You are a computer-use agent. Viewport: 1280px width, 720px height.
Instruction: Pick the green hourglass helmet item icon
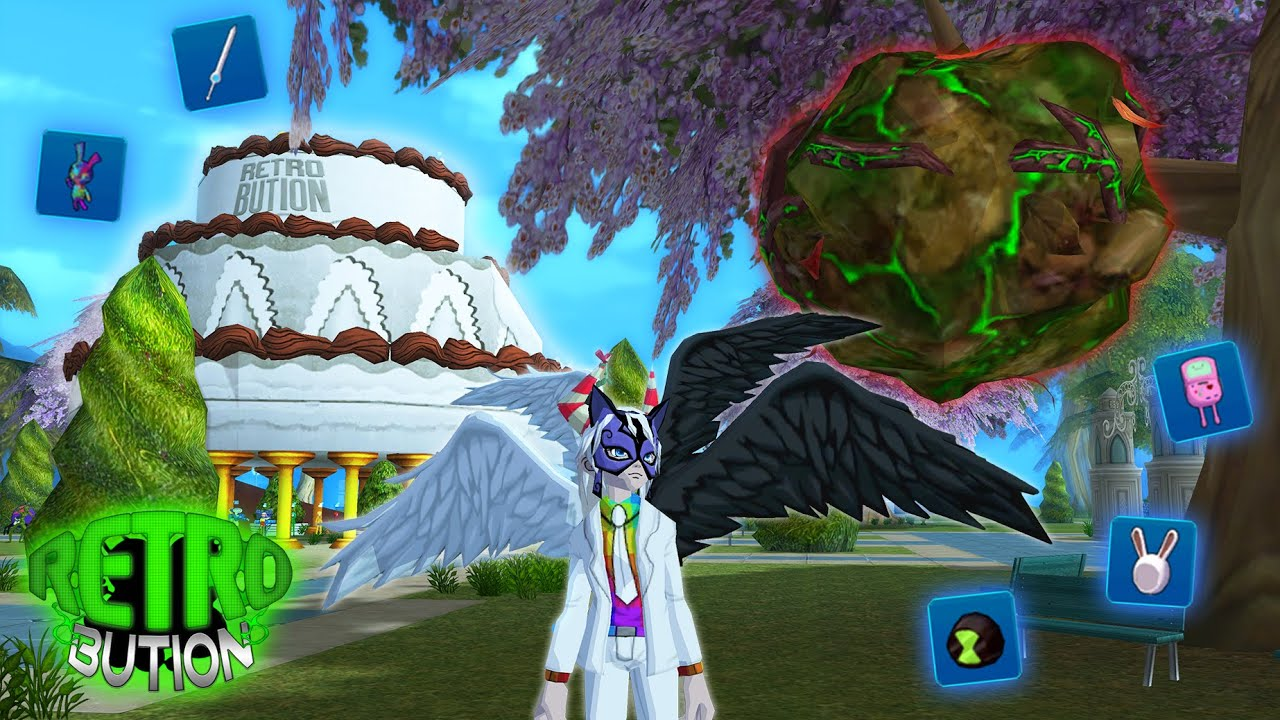(973, 637)
